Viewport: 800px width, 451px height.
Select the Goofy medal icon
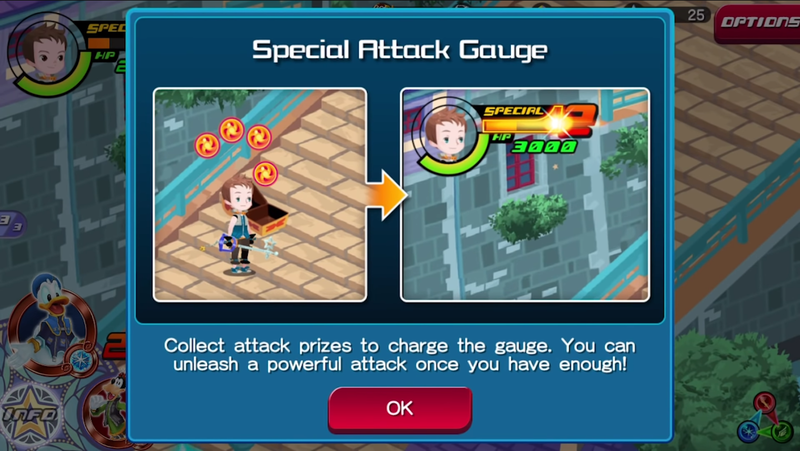[x=108, y=405]
